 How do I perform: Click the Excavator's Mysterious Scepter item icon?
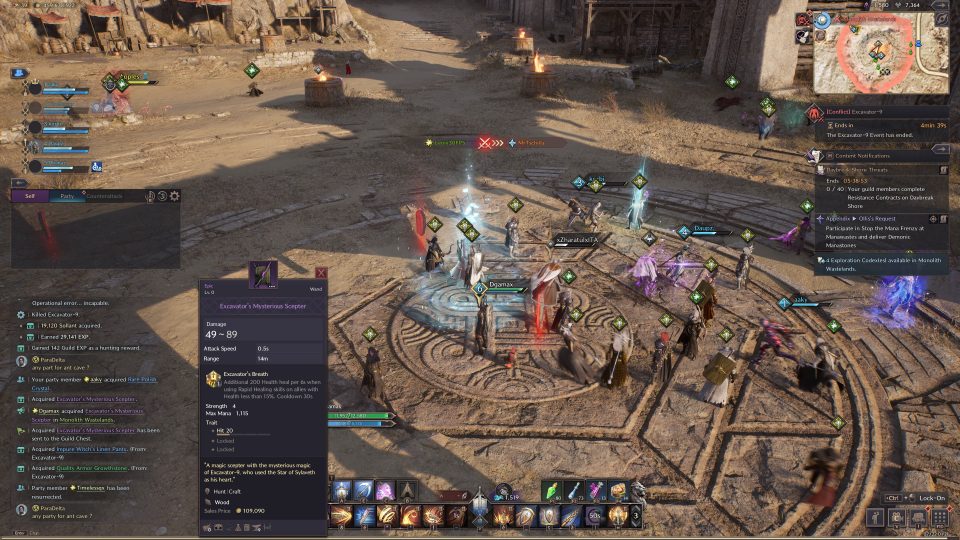click(262, 272)
